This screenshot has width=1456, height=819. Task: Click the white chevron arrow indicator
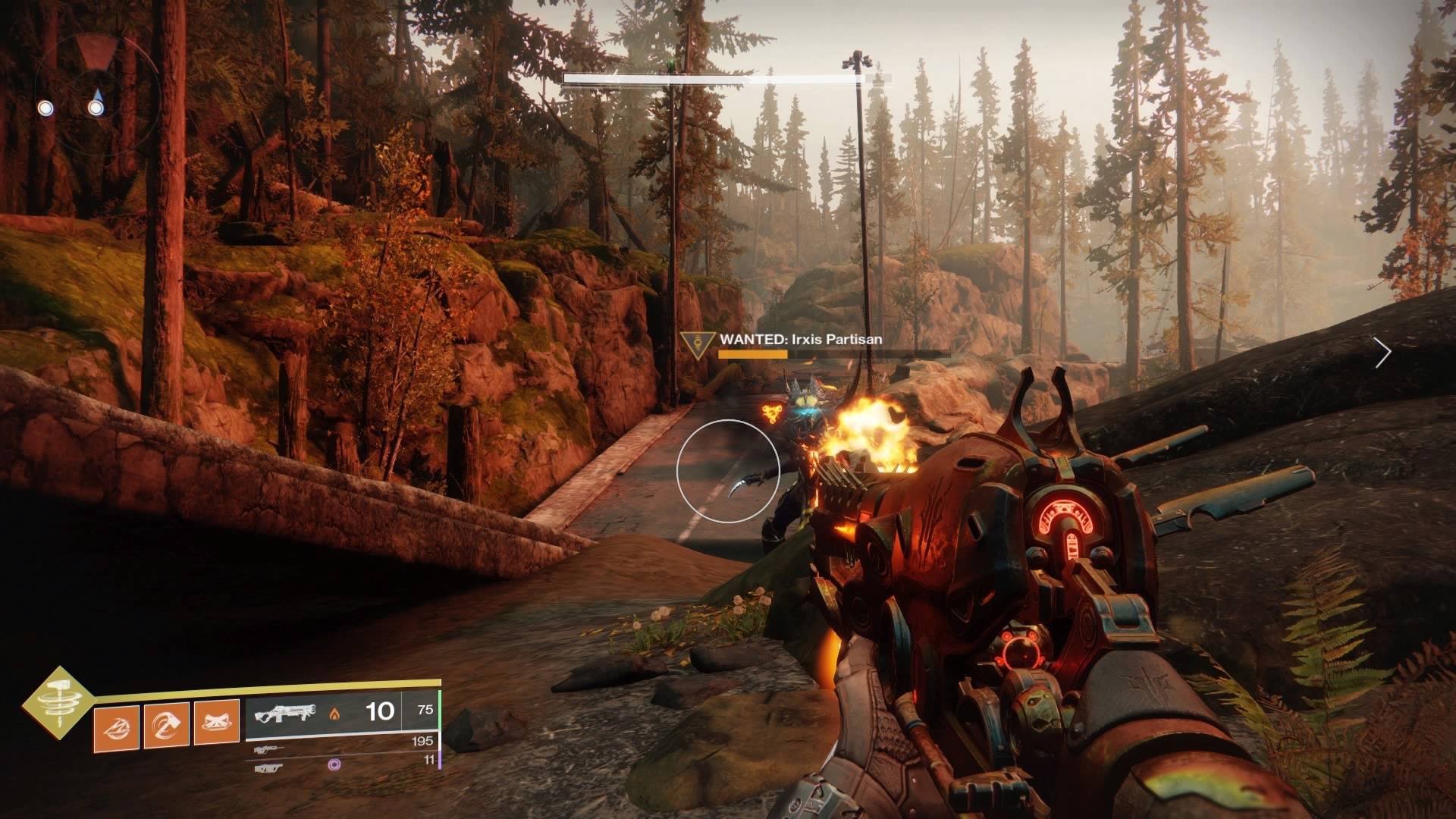pyautogui.click(x=1384, y=352)
